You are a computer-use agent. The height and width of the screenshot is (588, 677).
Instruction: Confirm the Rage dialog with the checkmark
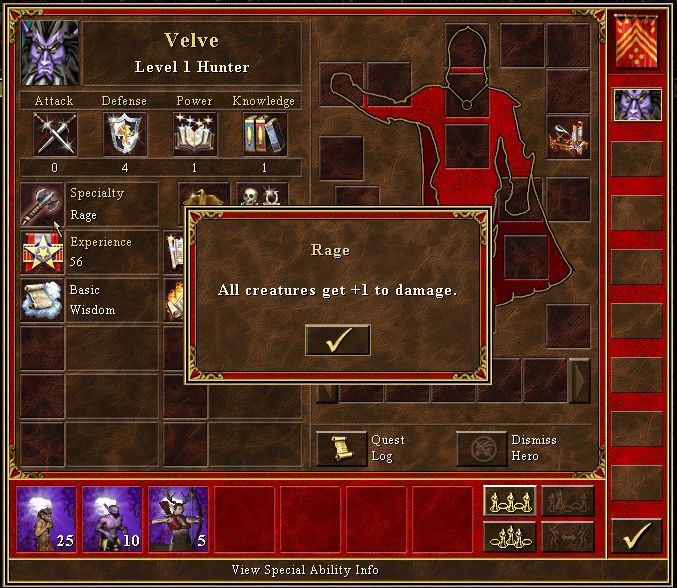(337, 340)
